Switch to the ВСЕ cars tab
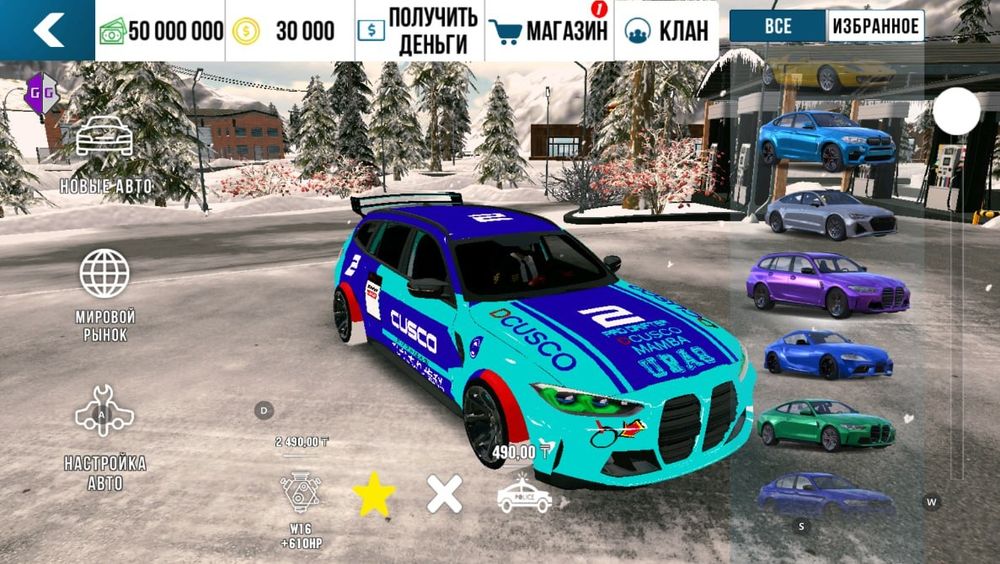Screen dimensions: 1000x564 click(778, 26)
